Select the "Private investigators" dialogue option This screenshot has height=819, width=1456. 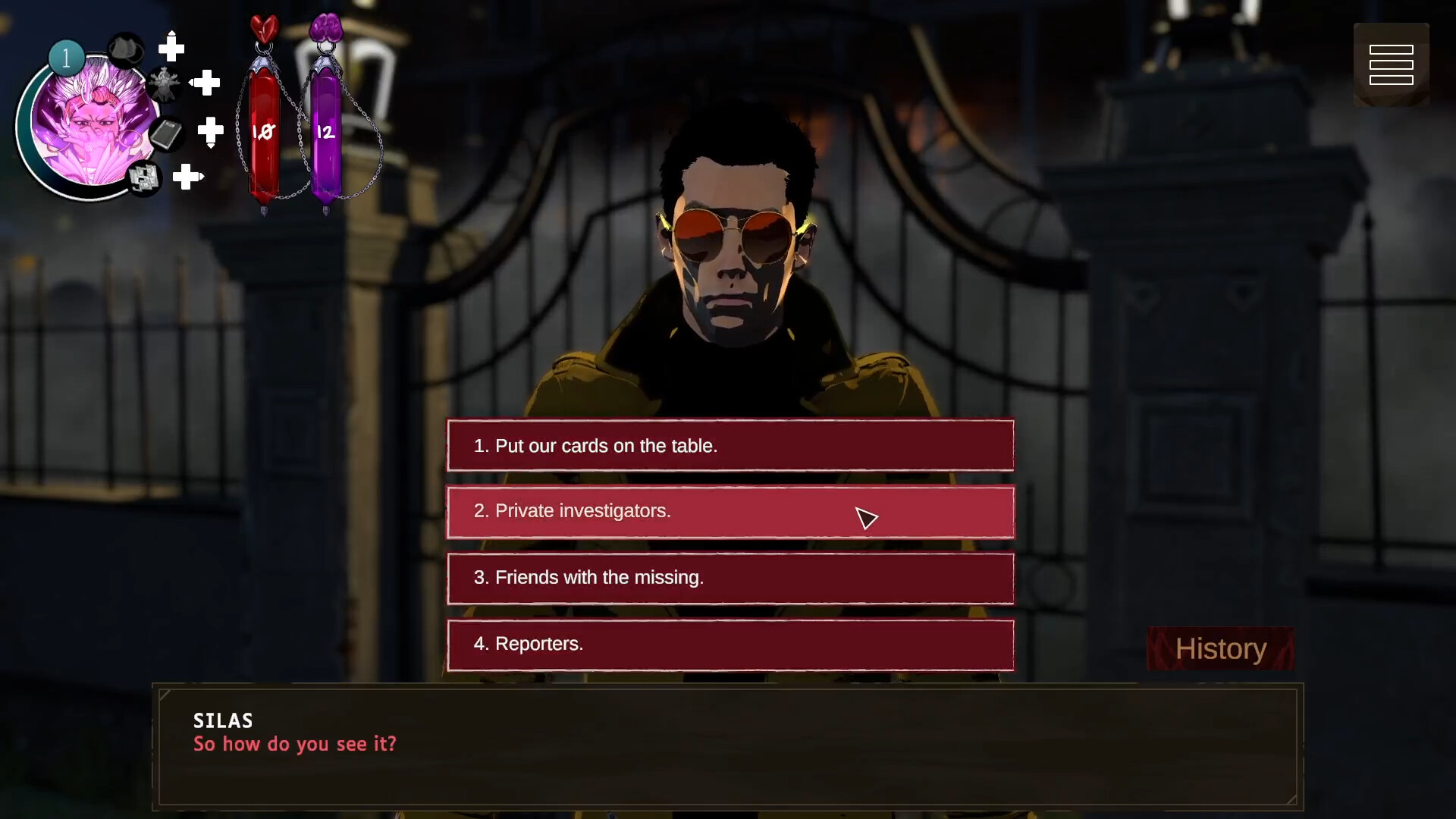[730, 512]
